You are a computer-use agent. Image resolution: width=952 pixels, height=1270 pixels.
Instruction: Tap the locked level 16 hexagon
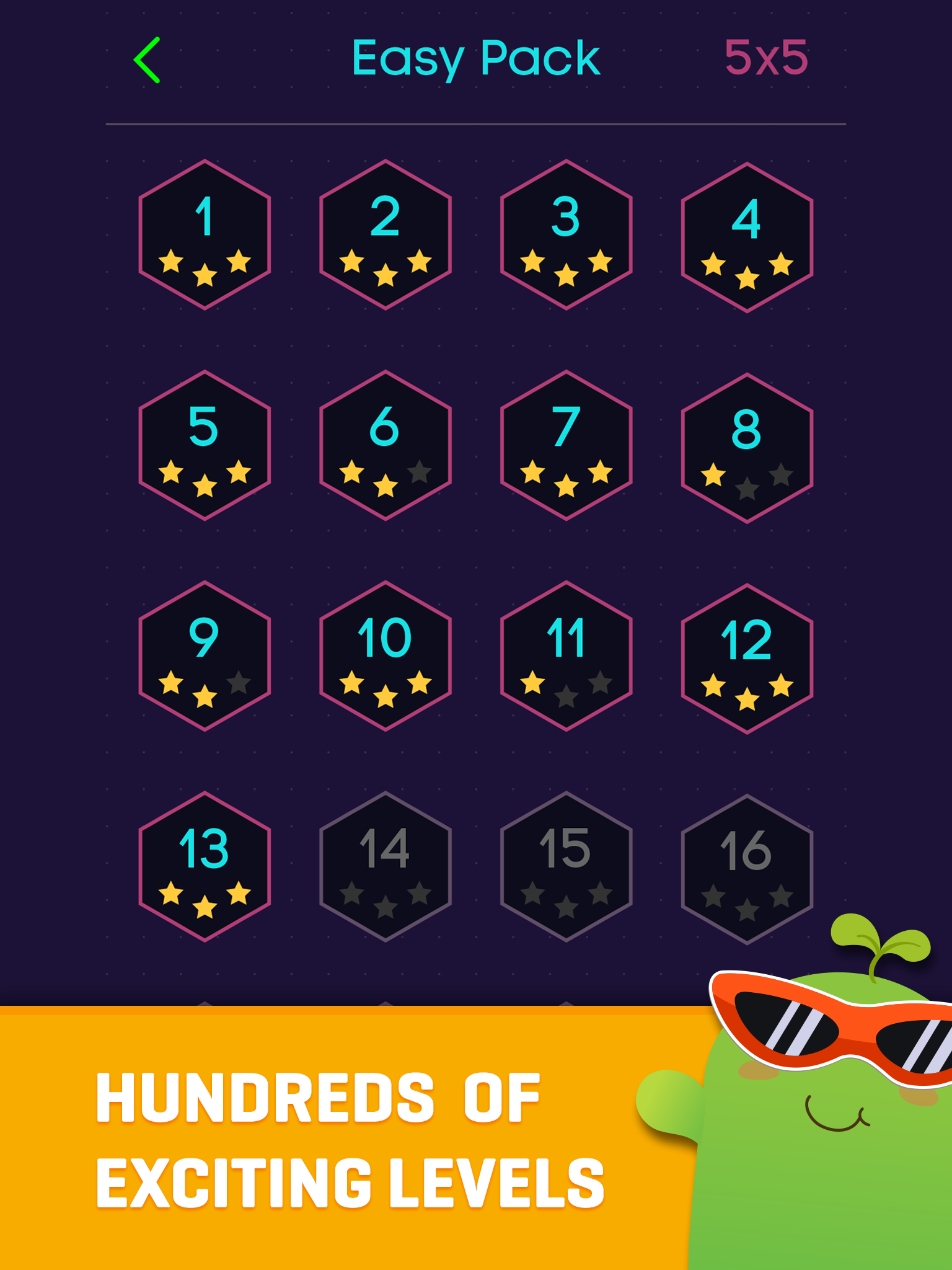point(747,868)
